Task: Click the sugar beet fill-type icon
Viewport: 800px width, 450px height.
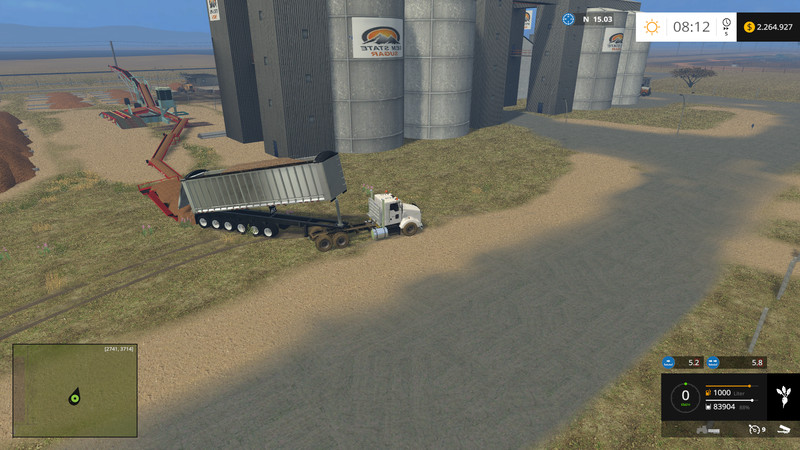Action: pyautogui.click(x=782, y=397)
